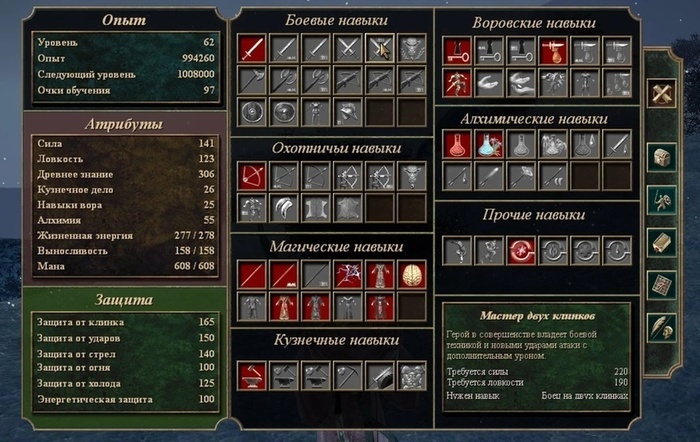Screen dimensions: 700x442
Task: Select the red sword combat skill
Action: (x=251, y=48)
